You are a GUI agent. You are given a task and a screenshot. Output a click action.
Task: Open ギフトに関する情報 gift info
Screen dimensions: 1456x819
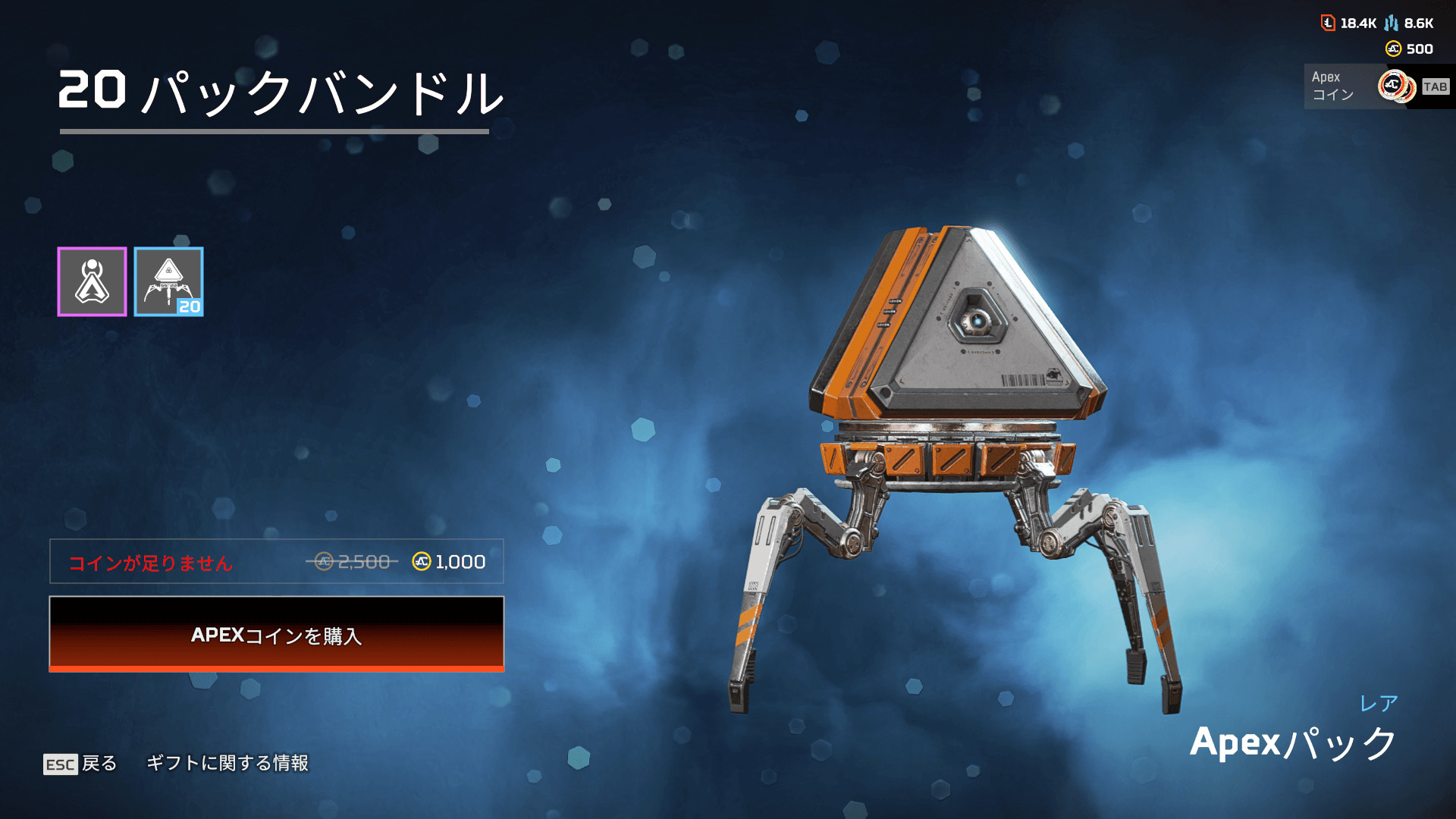[227, 763]
